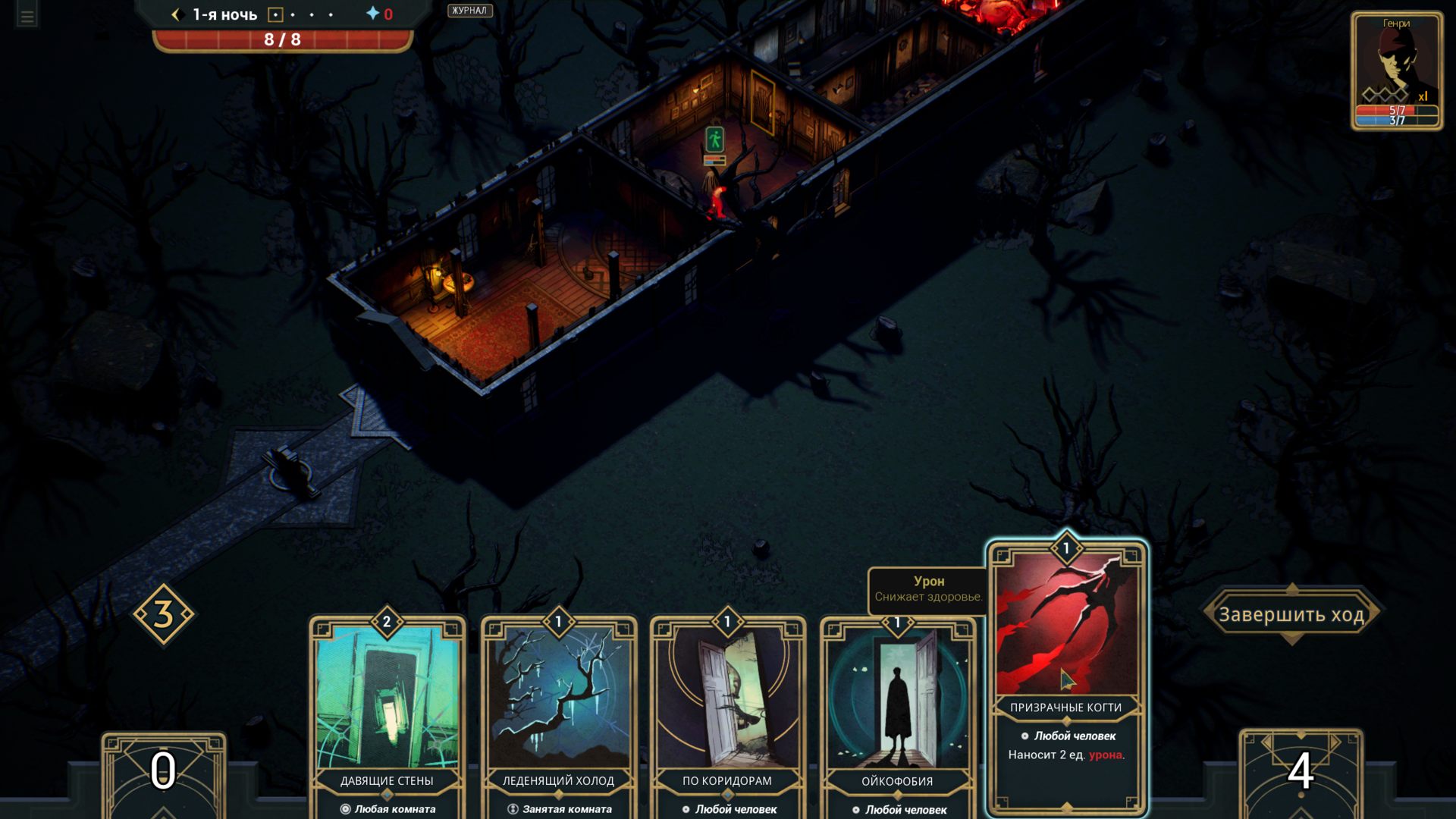Open the Журнал log
Screen dimensions: 1456x819
coord(469,11)
